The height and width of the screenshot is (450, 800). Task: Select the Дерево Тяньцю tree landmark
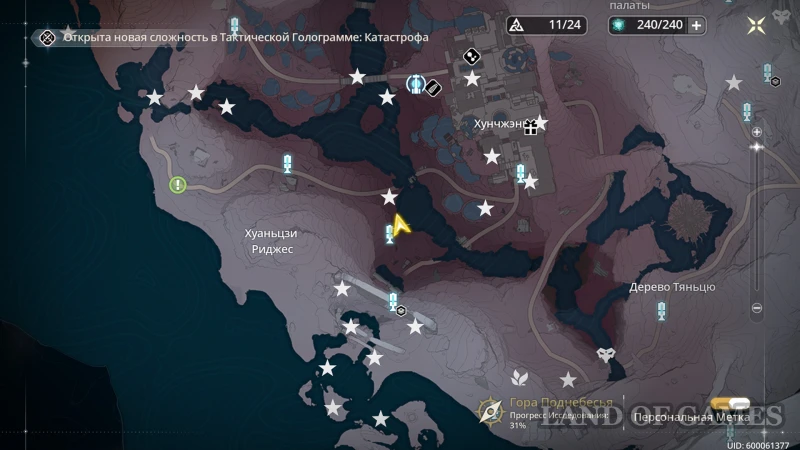(x=686, y=214)
